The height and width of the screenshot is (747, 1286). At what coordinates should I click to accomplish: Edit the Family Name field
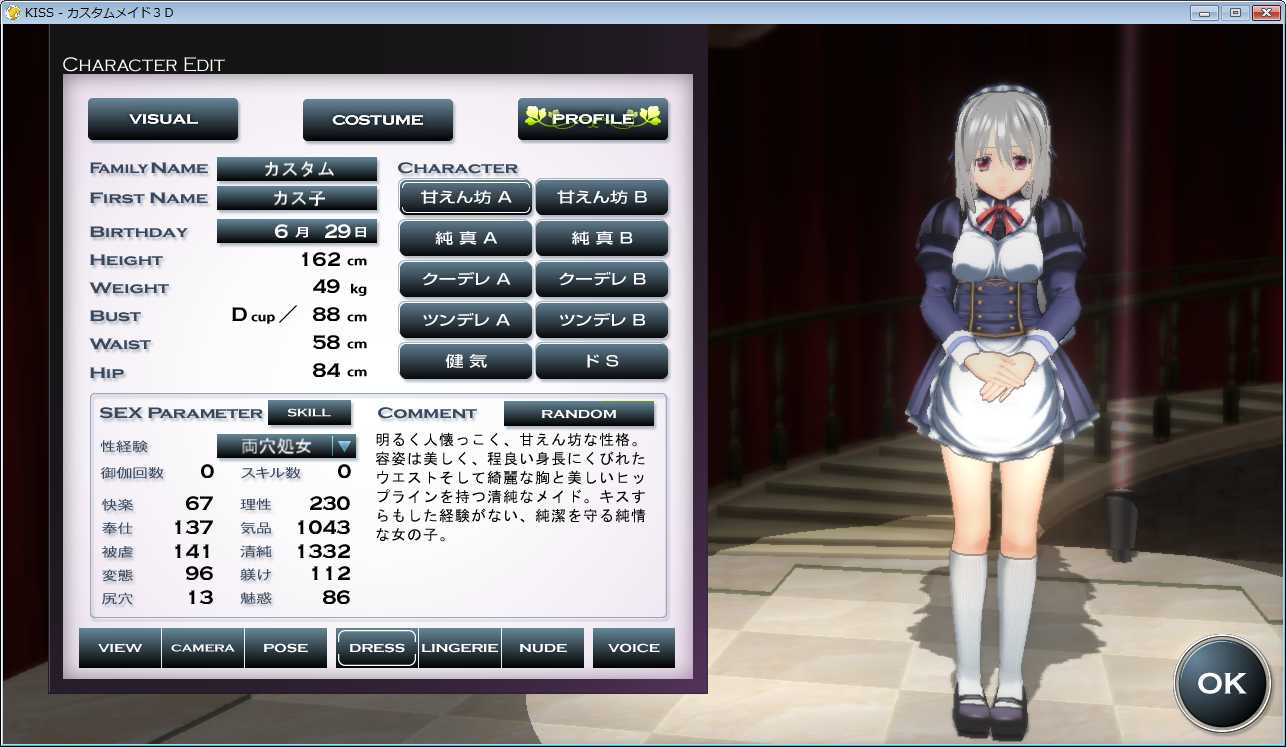click(297, 169)
